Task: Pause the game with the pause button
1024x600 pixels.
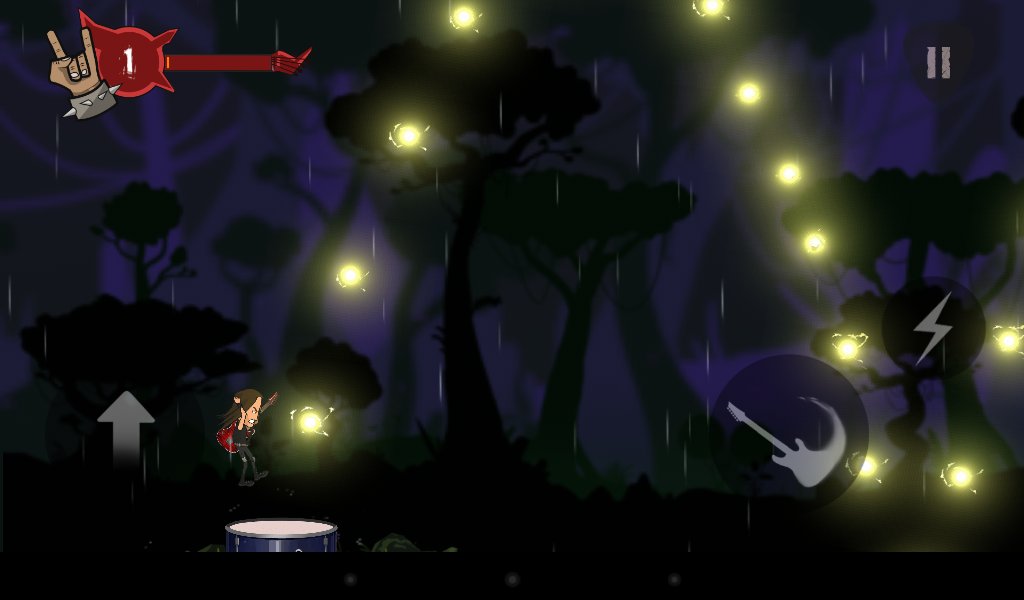Action: click(937, 63)
